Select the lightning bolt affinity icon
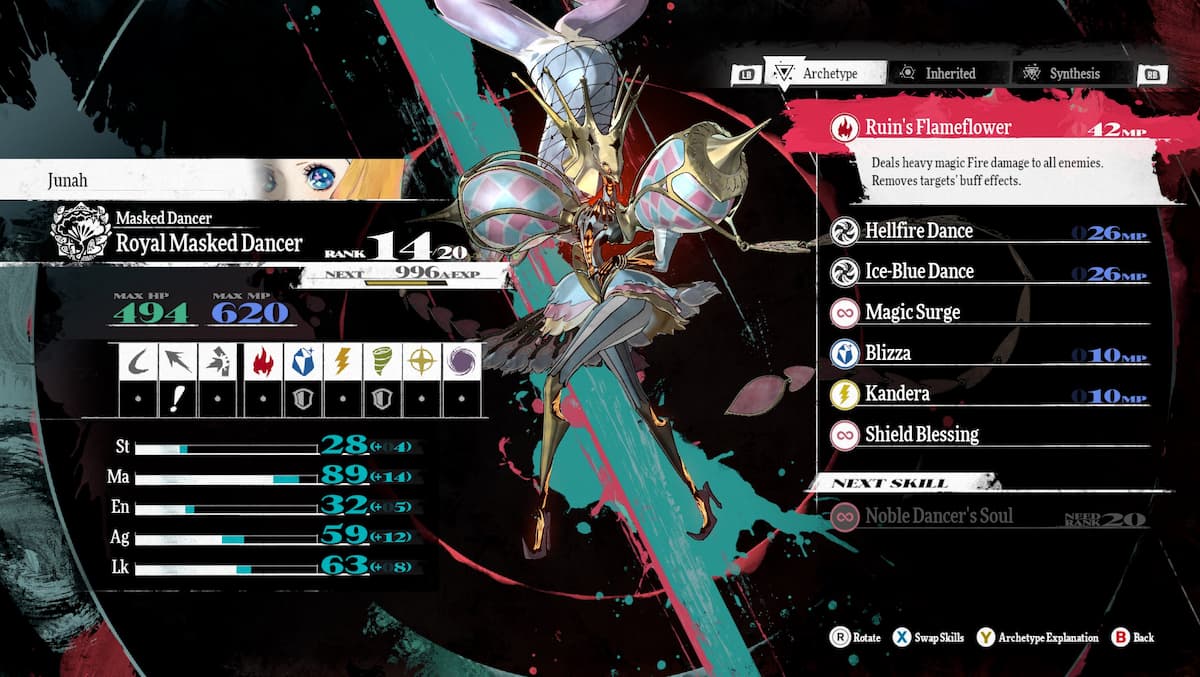Image resolution: width=1200 pixels, height=677 pixels. (x=341, y=361)
